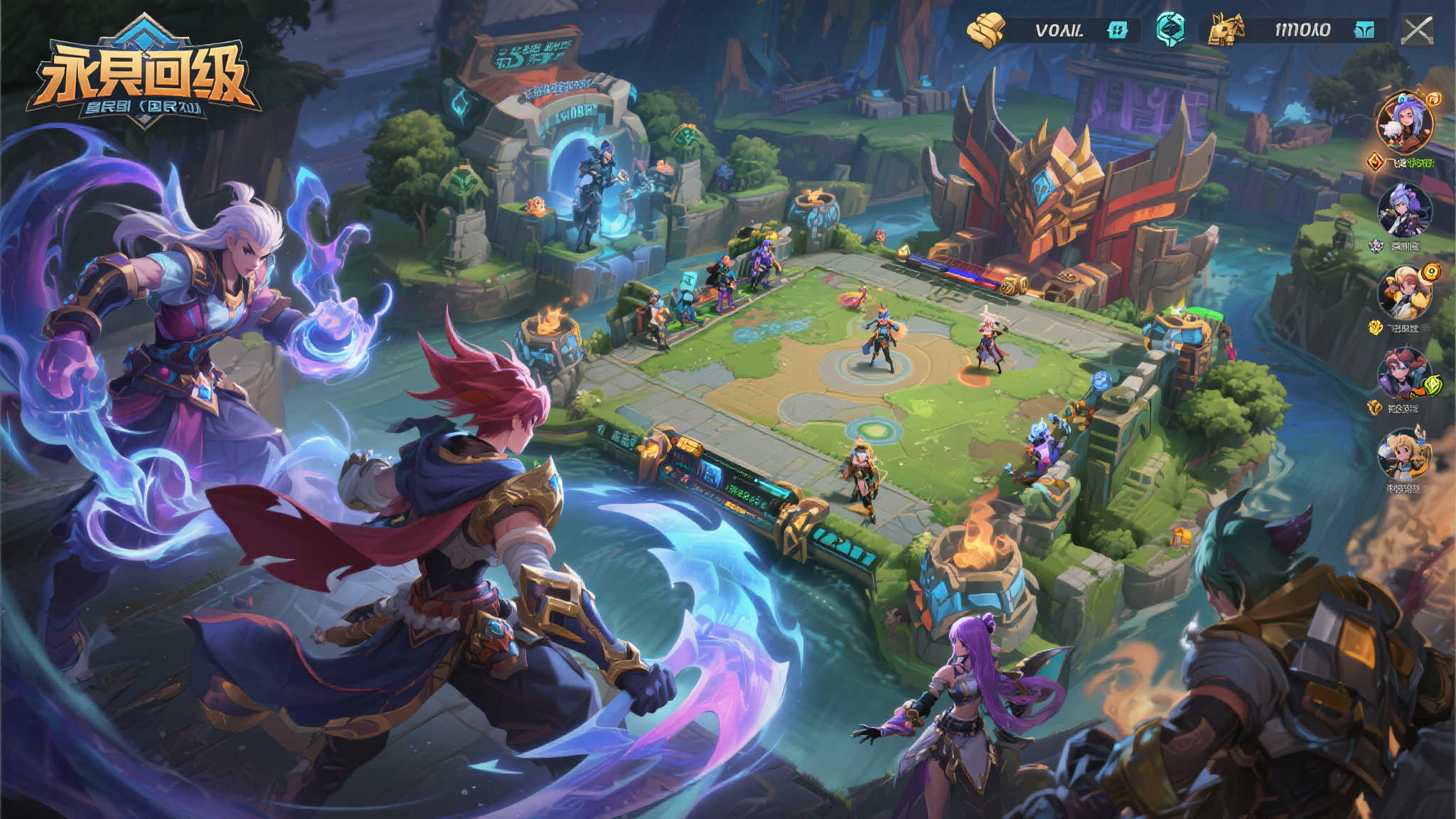Click the cyan button beside the gold currency
The width and height of the screenshot is (1456, 819).
click(1118, 30)
